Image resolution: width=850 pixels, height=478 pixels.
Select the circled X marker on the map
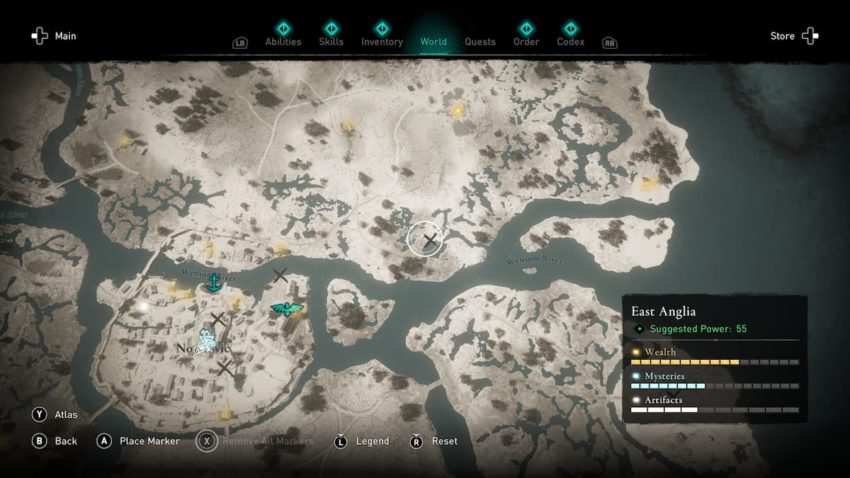[x=426, y=240]
